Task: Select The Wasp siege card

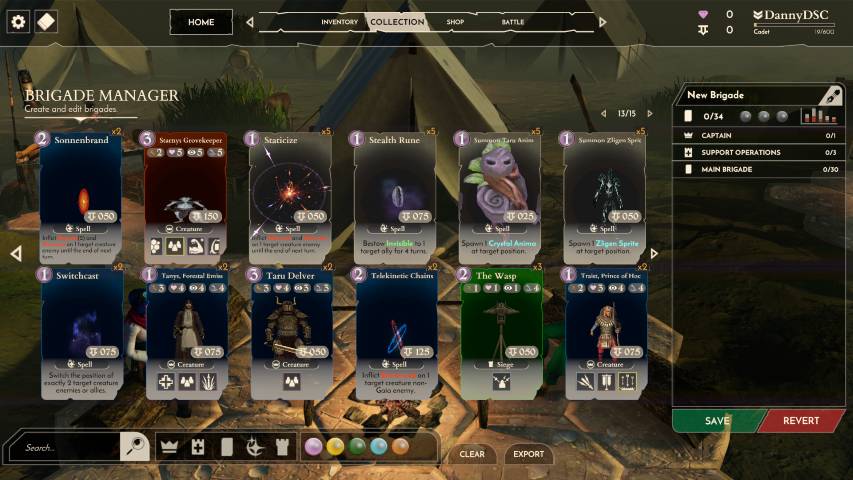Action: 499,332
